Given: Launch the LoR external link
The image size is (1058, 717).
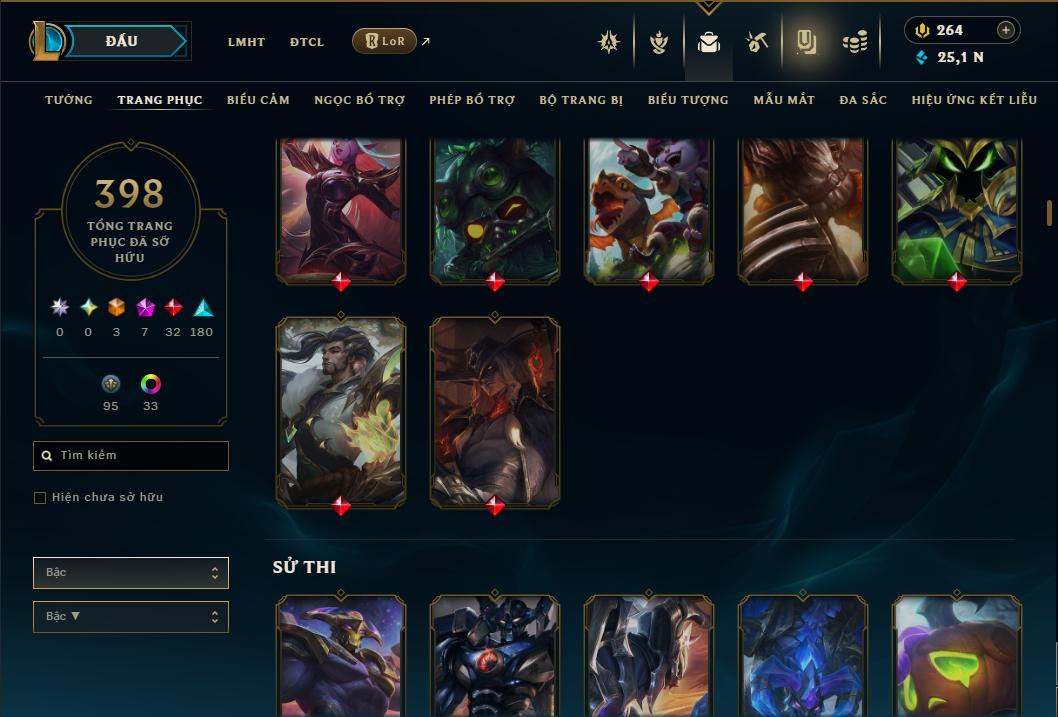Looking at the screenshot, I should click(385, 41).
